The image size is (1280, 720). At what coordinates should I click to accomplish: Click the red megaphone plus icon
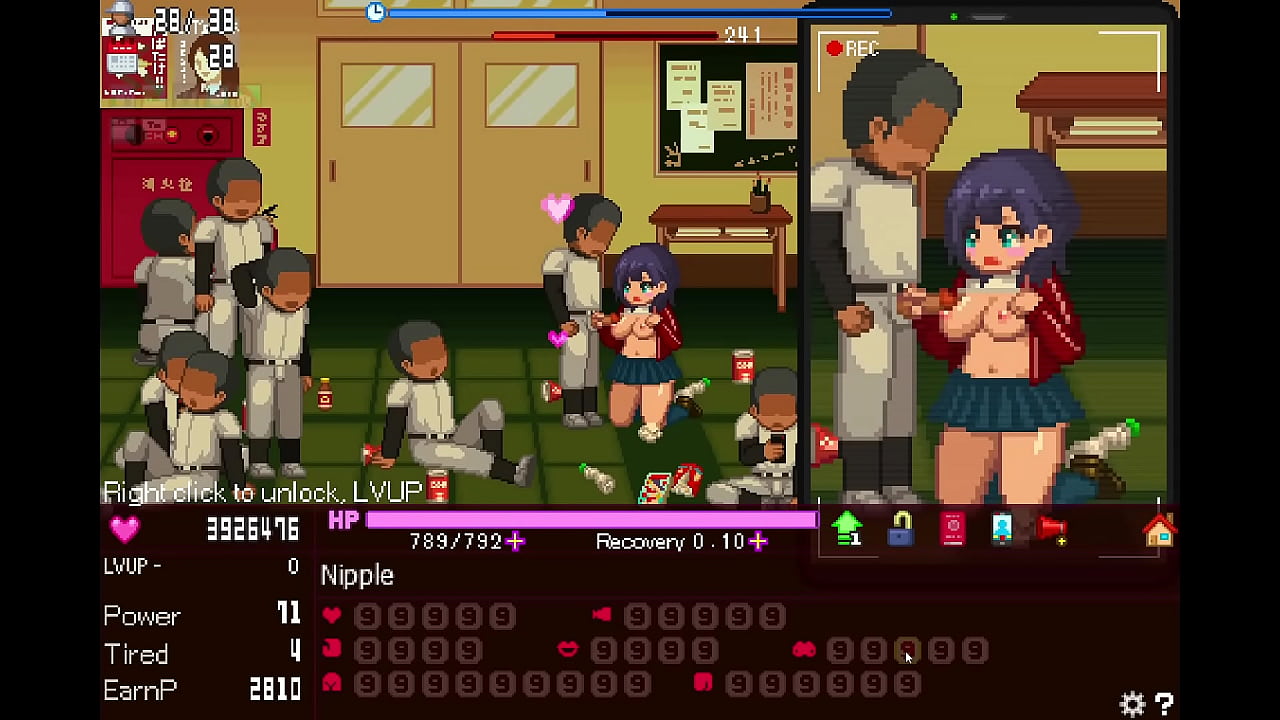click(1052, 528)
